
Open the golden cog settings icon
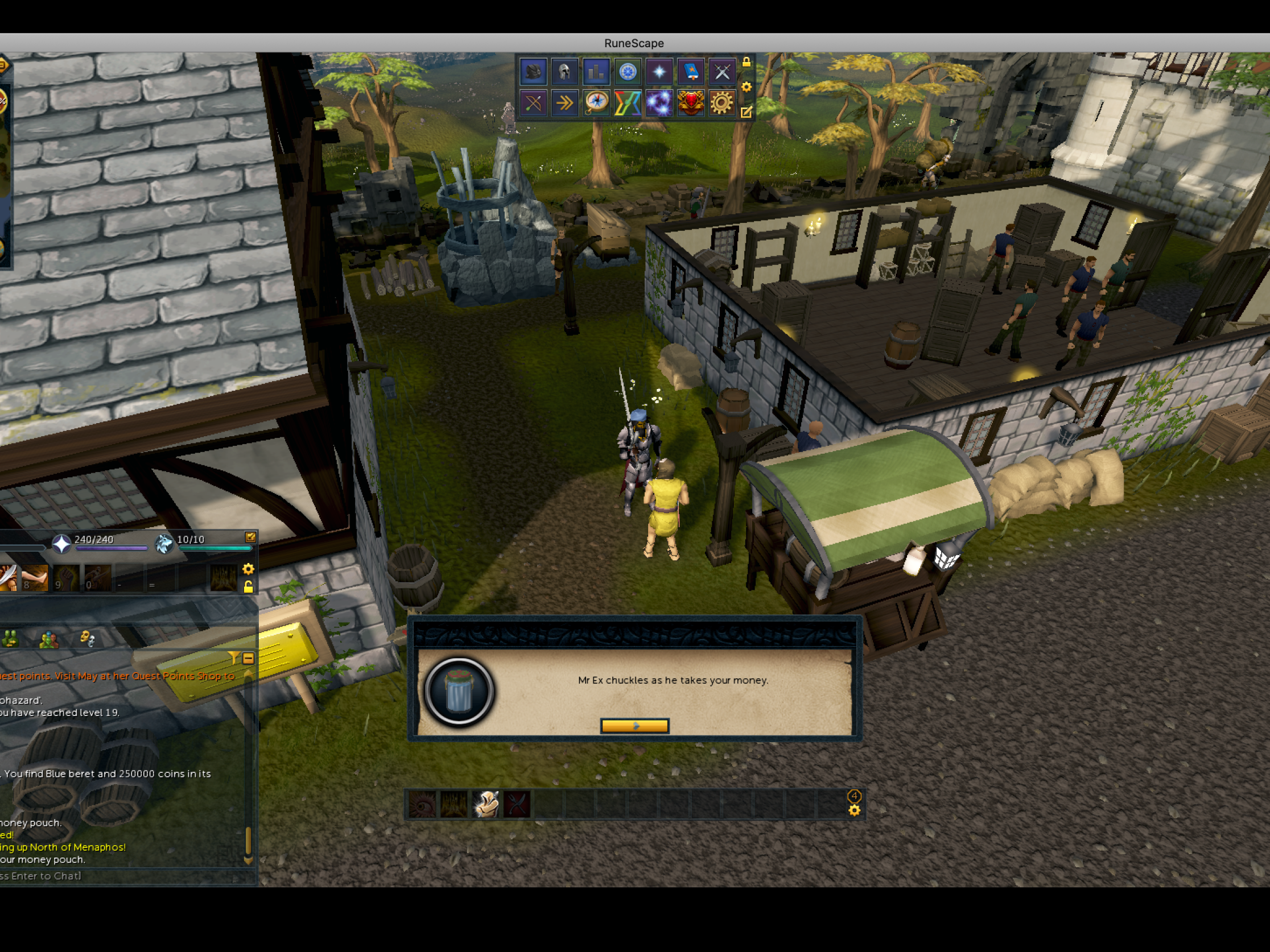pos(721,104)
